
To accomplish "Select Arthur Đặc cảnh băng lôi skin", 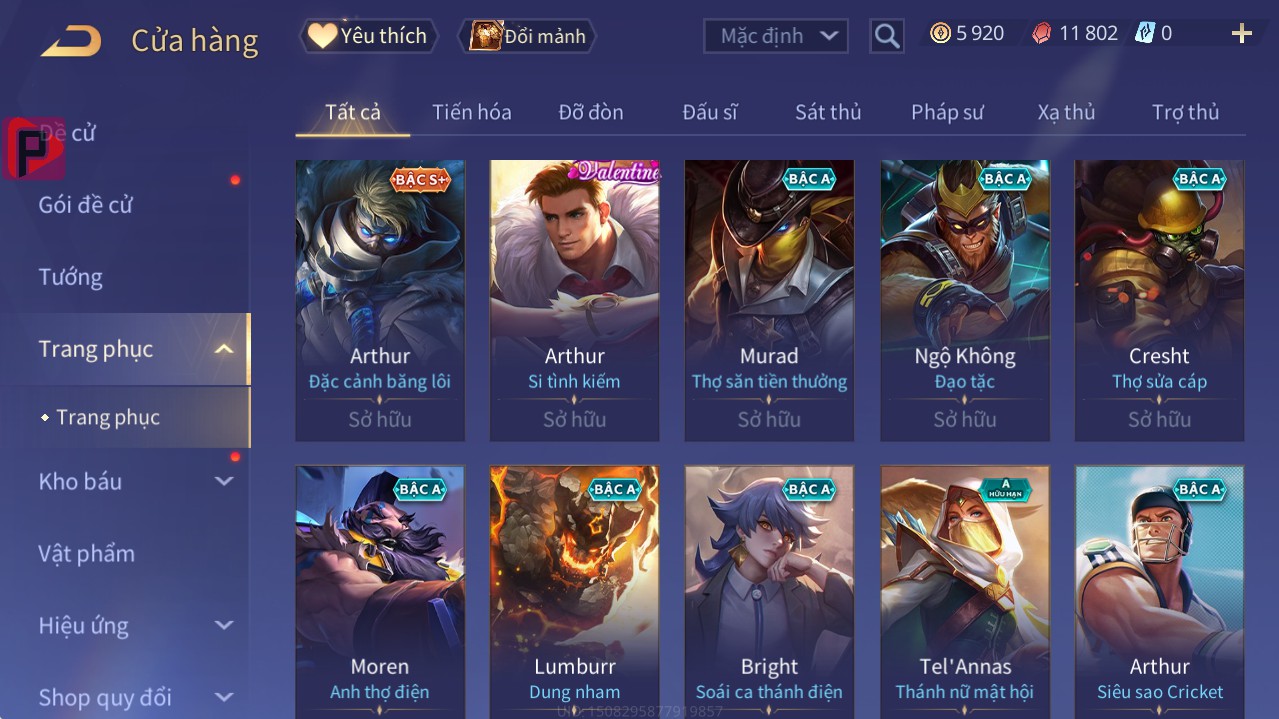I will [x=380, y=300].
